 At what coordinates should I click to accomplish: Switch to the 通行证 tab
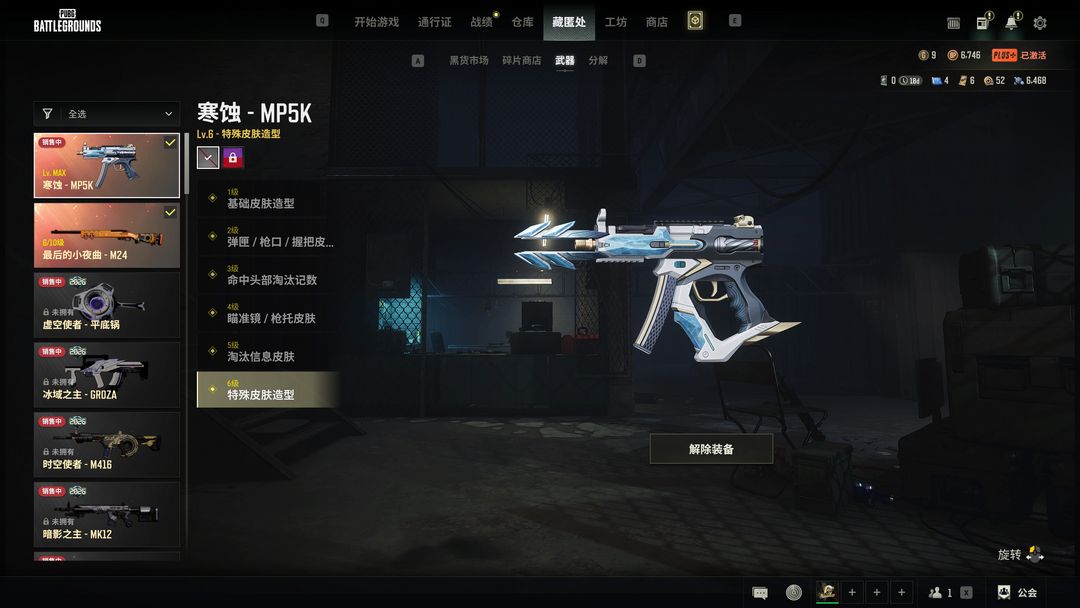[x=435, y=22]
